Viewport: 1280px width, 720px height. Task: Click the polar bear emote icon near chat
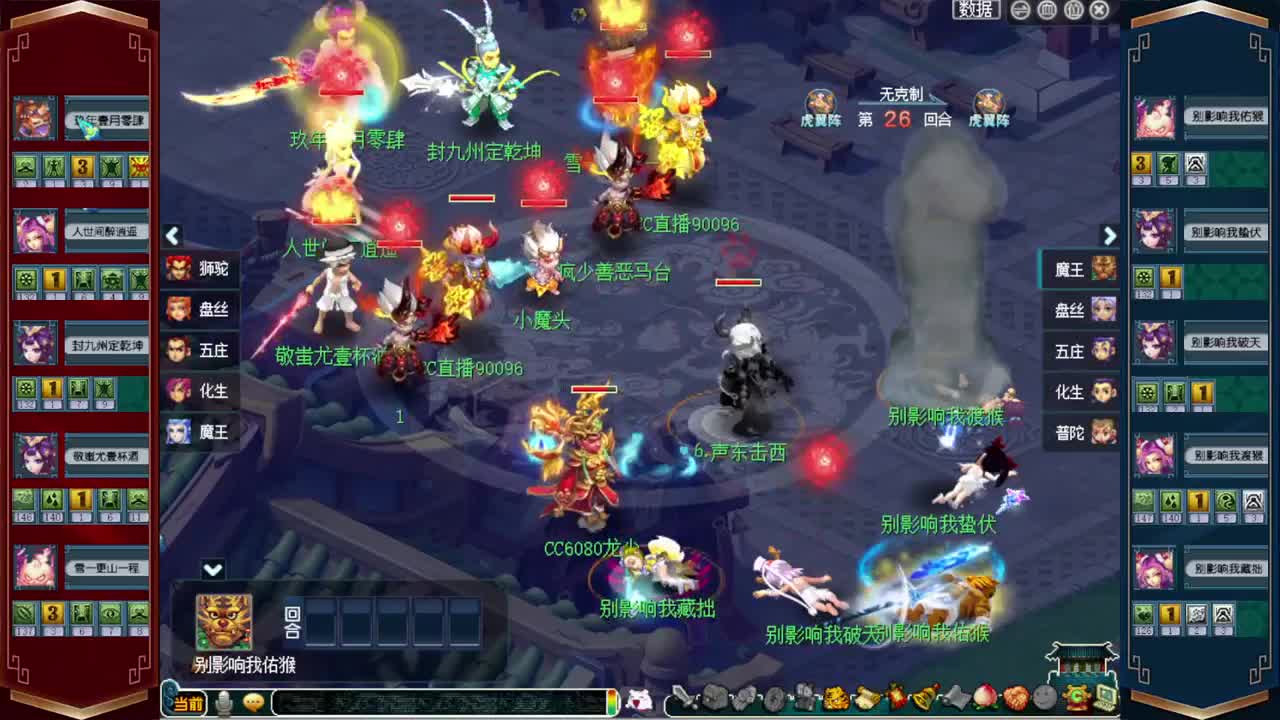pyautogui.click(x=637, y=704)
